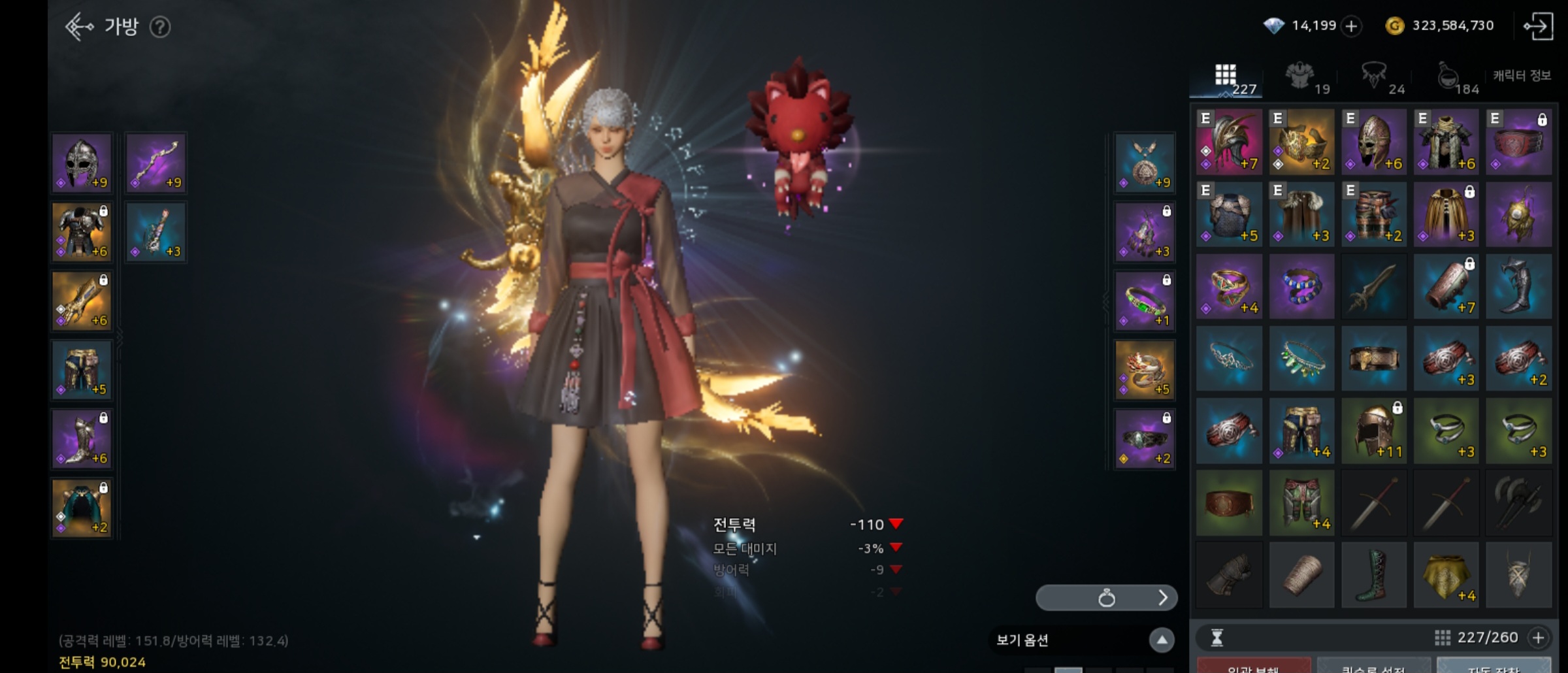Open 캐릭터 정보 character info
The image size is (1568, 673).
[1522, 76]
